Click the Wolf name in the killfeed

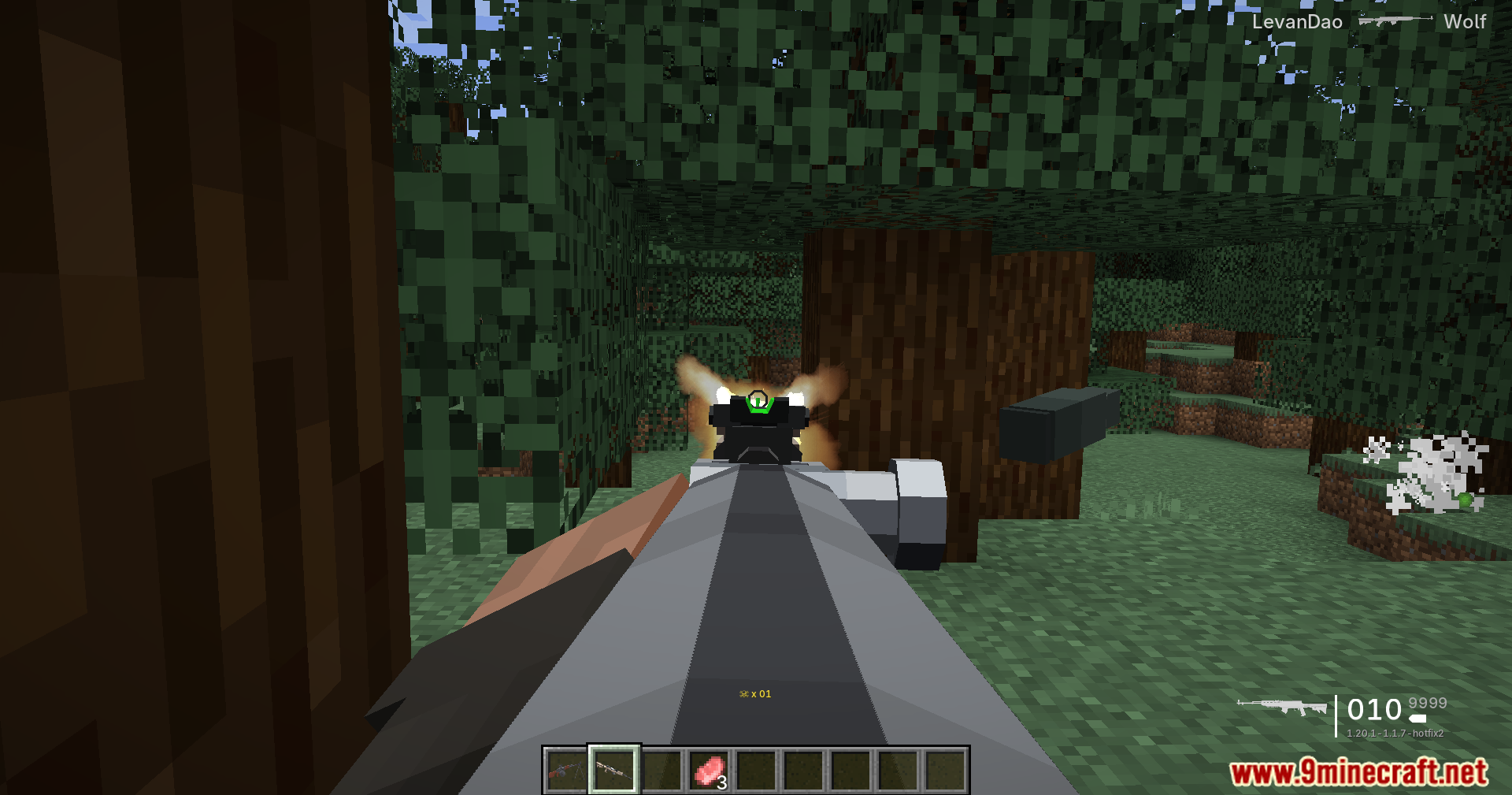1466,23
